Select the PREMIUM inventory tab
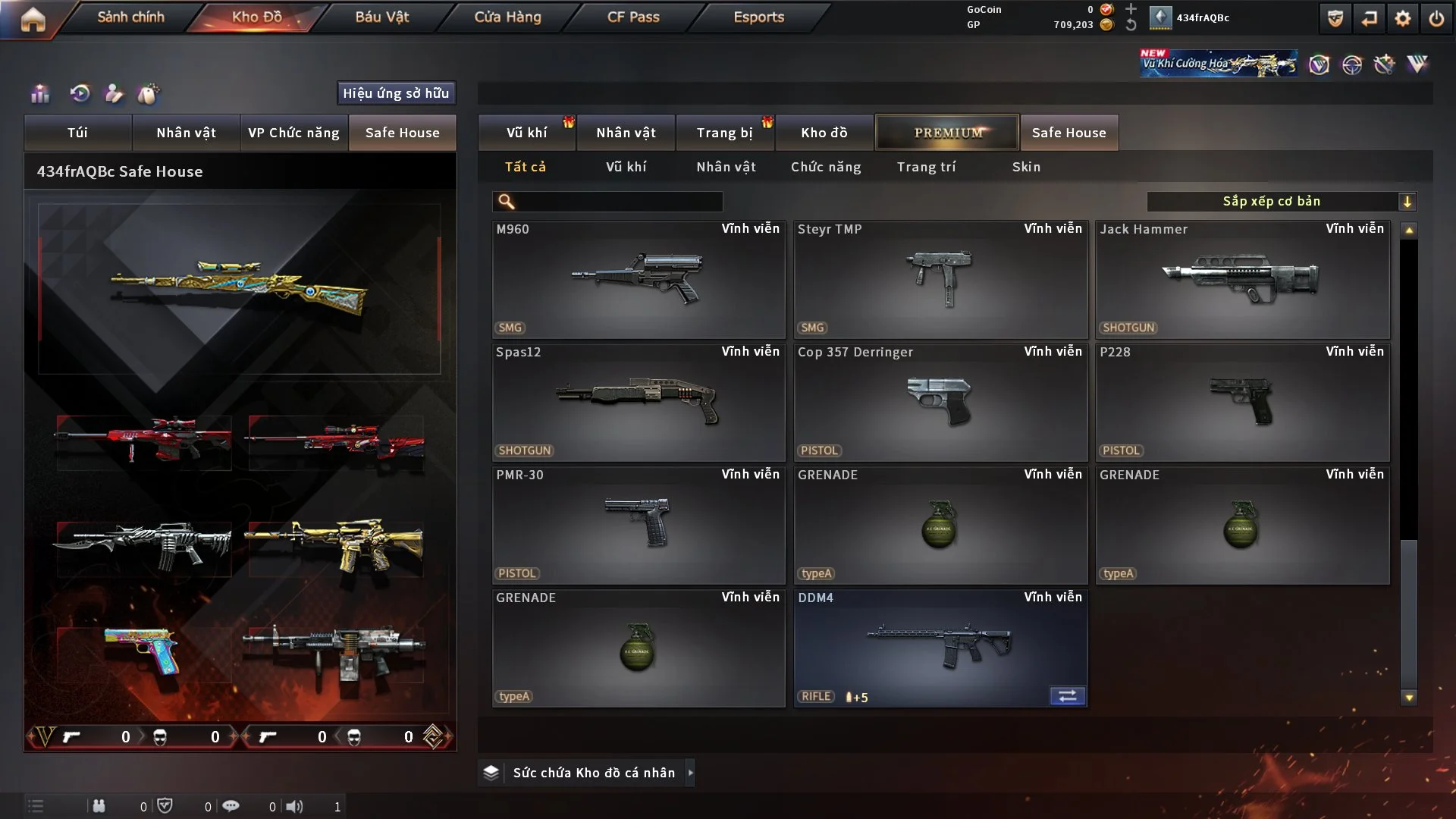Viewport: 1456px width, 819px height. click(947, 133)
